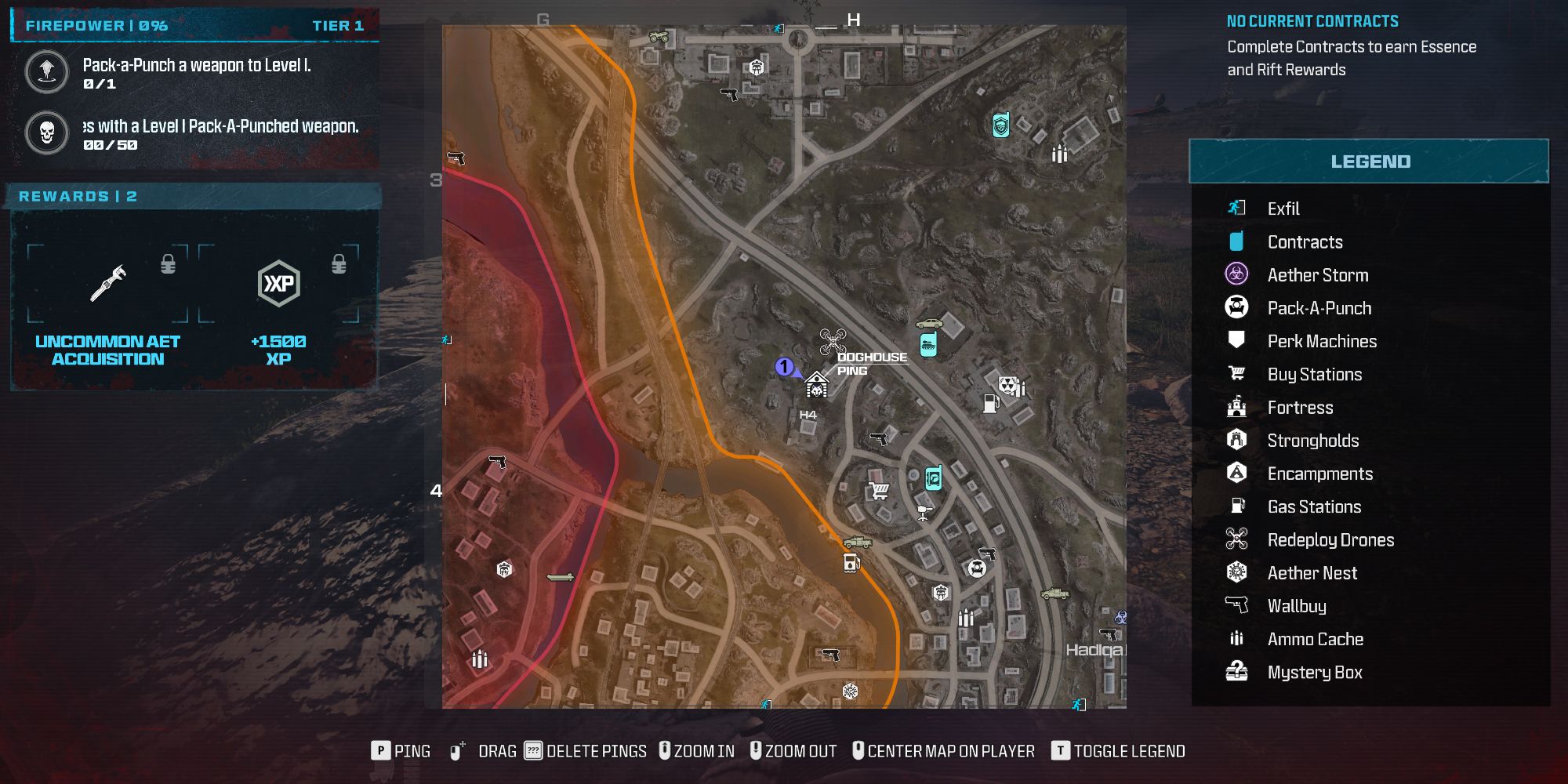The height and width of the screenshot is (784, 1568).
Task: Select the Aether Nest marker on the map
Action: point(850,691)
